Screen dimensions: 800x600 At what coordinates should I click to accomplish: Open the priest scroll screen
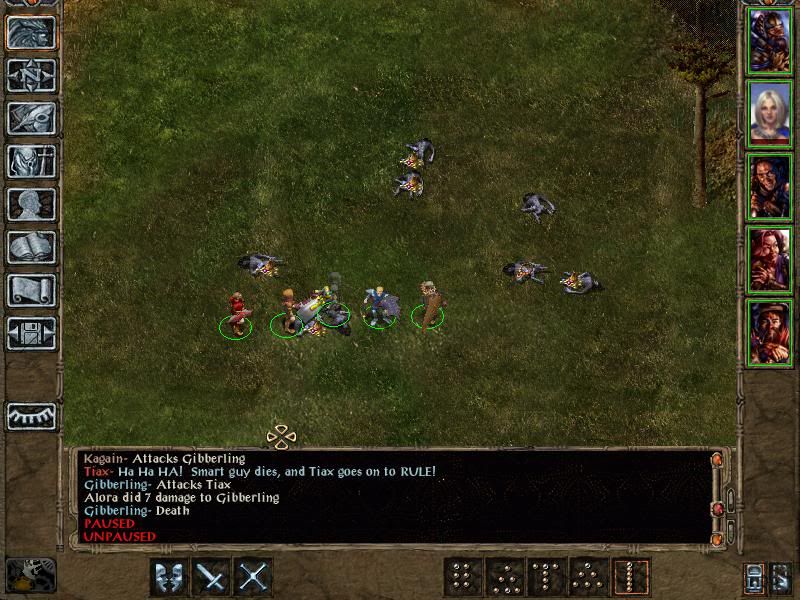[31, 290]
